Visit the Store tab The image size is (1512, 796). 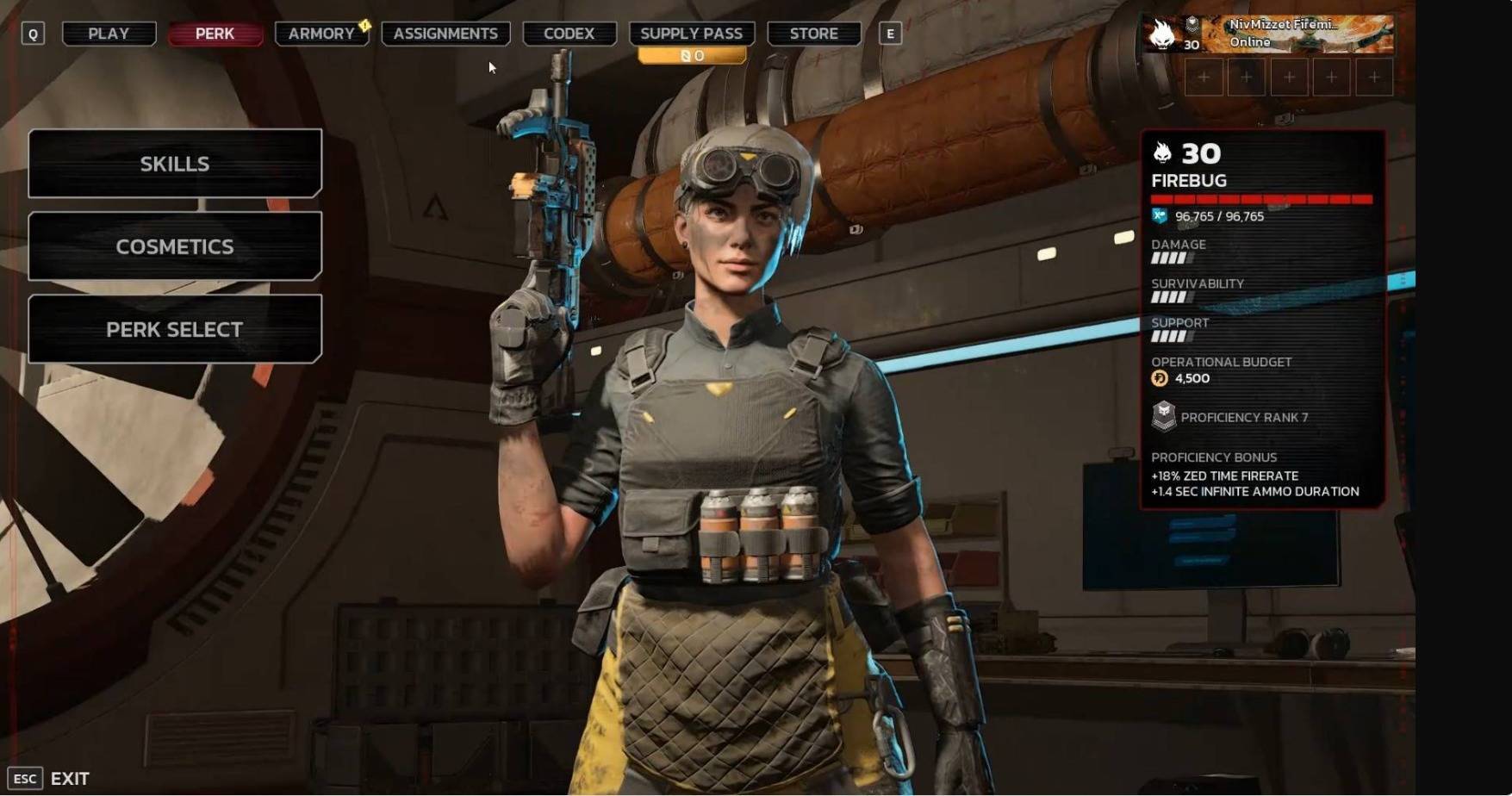pyautogui.click(x=813, y=34)
